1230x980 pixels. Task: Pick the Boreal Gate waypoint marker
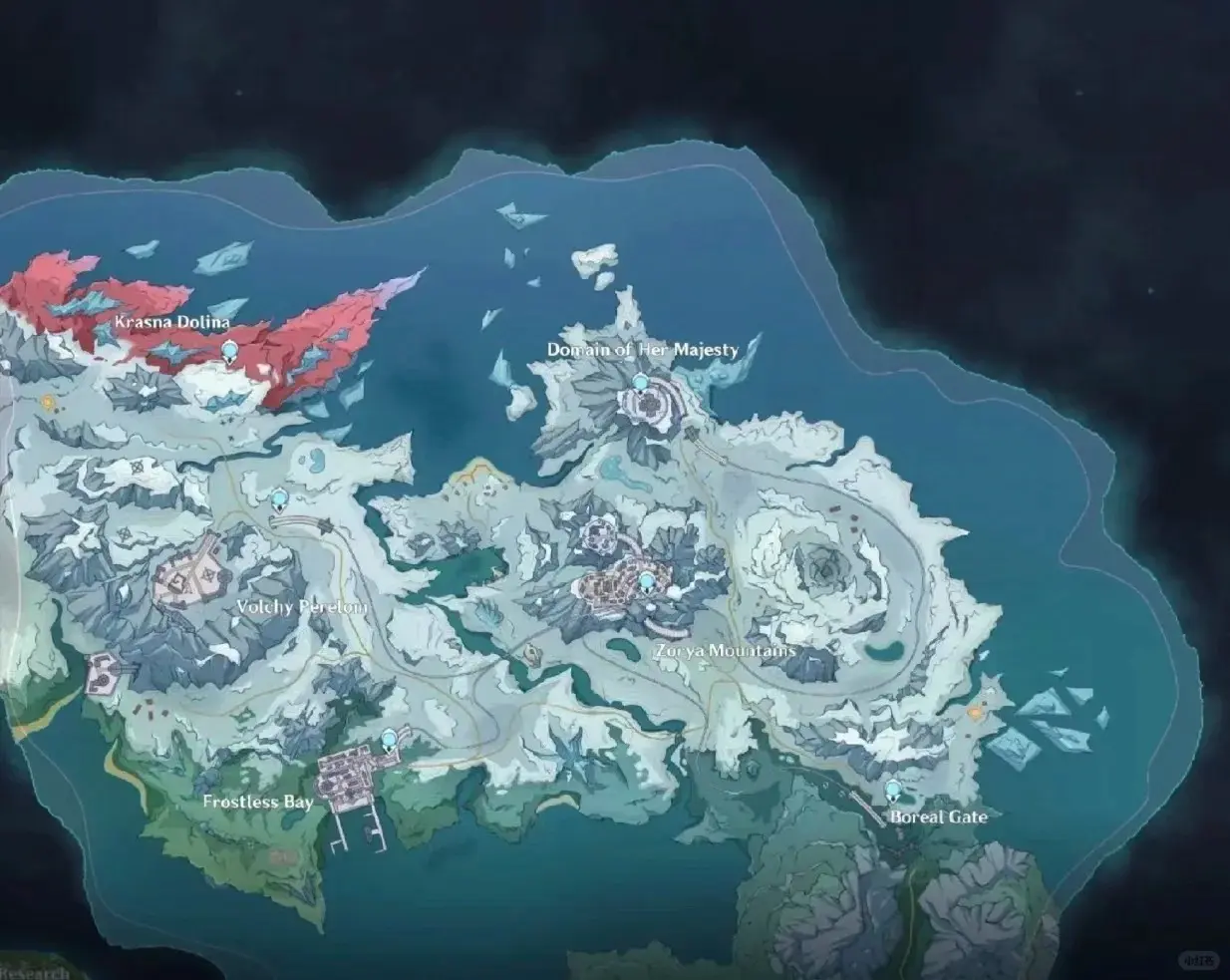[893, 791]
